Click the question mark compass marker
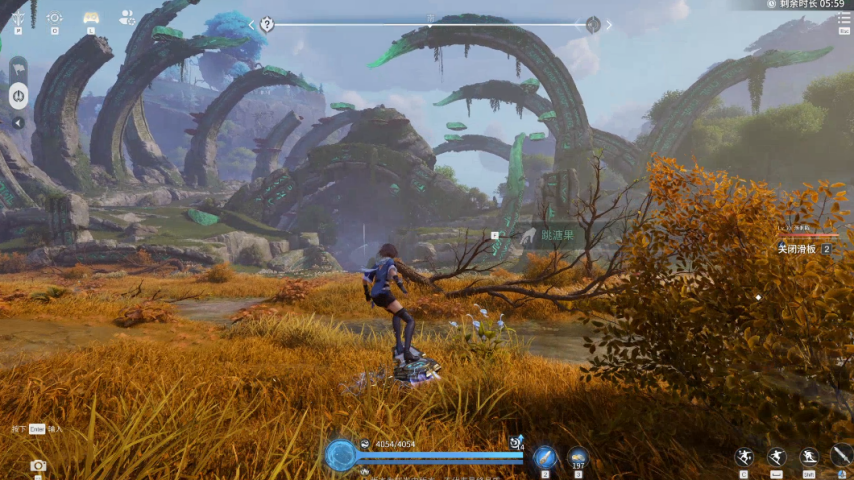The height and width of the screenshot is (480, 854). point(267,24)
